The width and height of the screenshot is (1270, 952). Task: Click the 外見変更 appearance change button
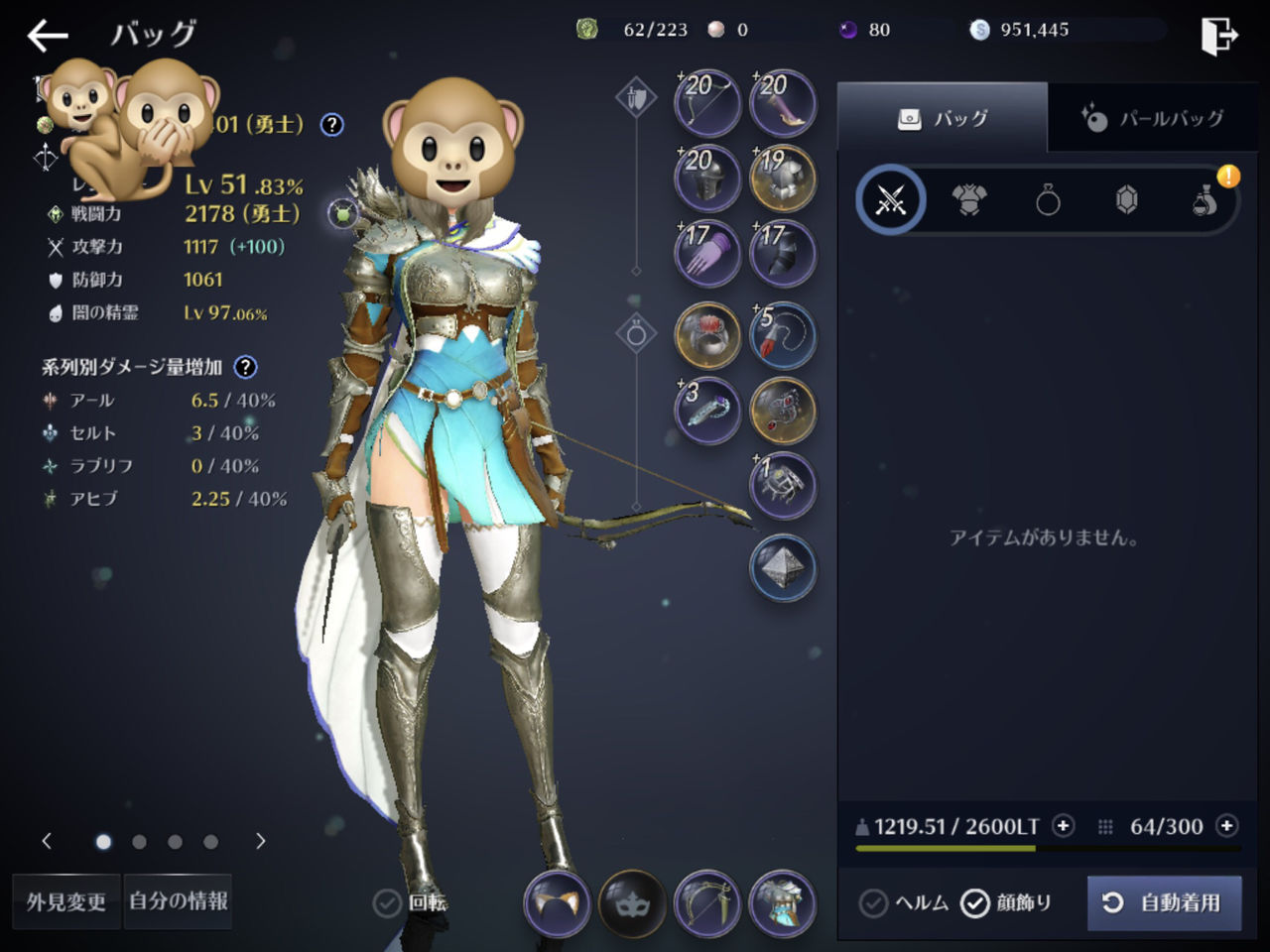point(64,901)
